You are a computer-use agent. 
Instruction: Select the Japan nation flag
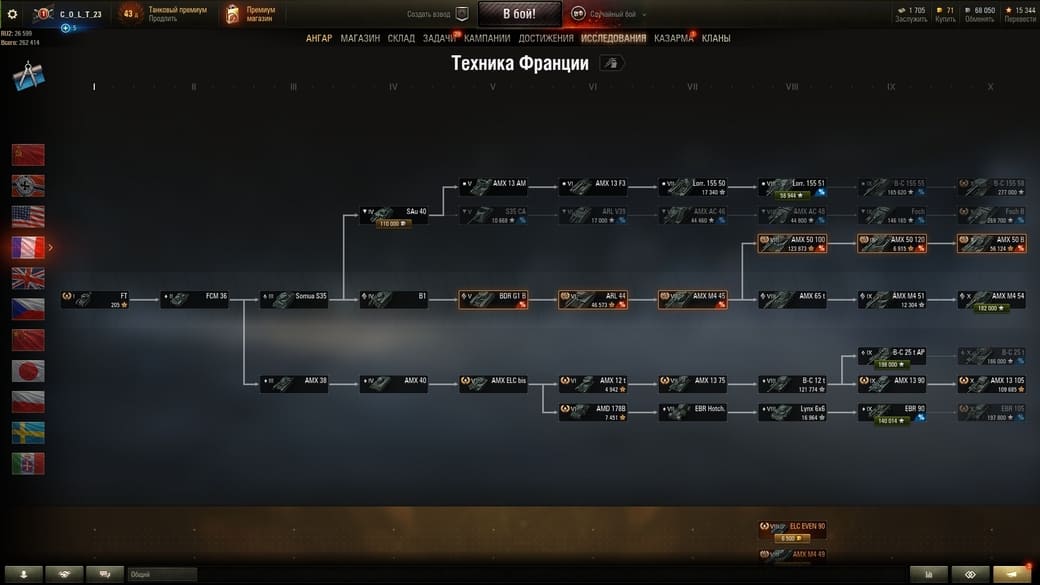coord(28,371)
